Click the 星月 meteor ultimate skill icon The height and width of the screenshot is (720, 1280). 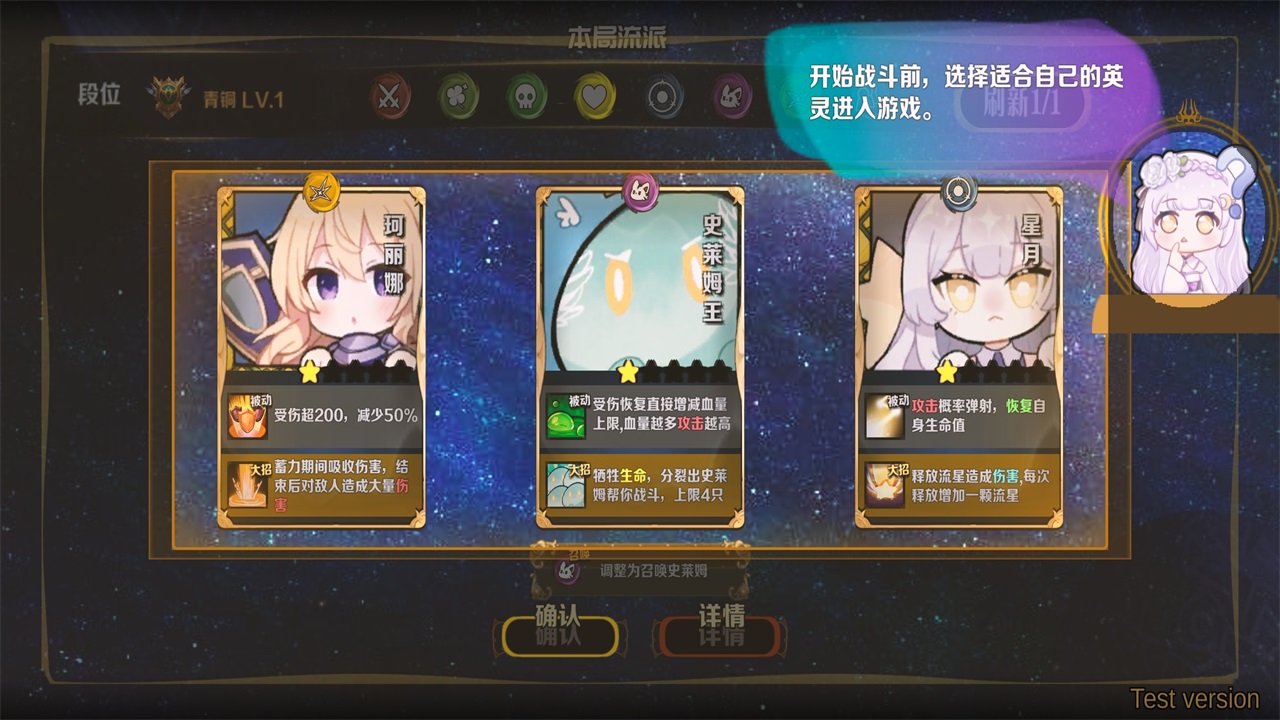point(885,485)
